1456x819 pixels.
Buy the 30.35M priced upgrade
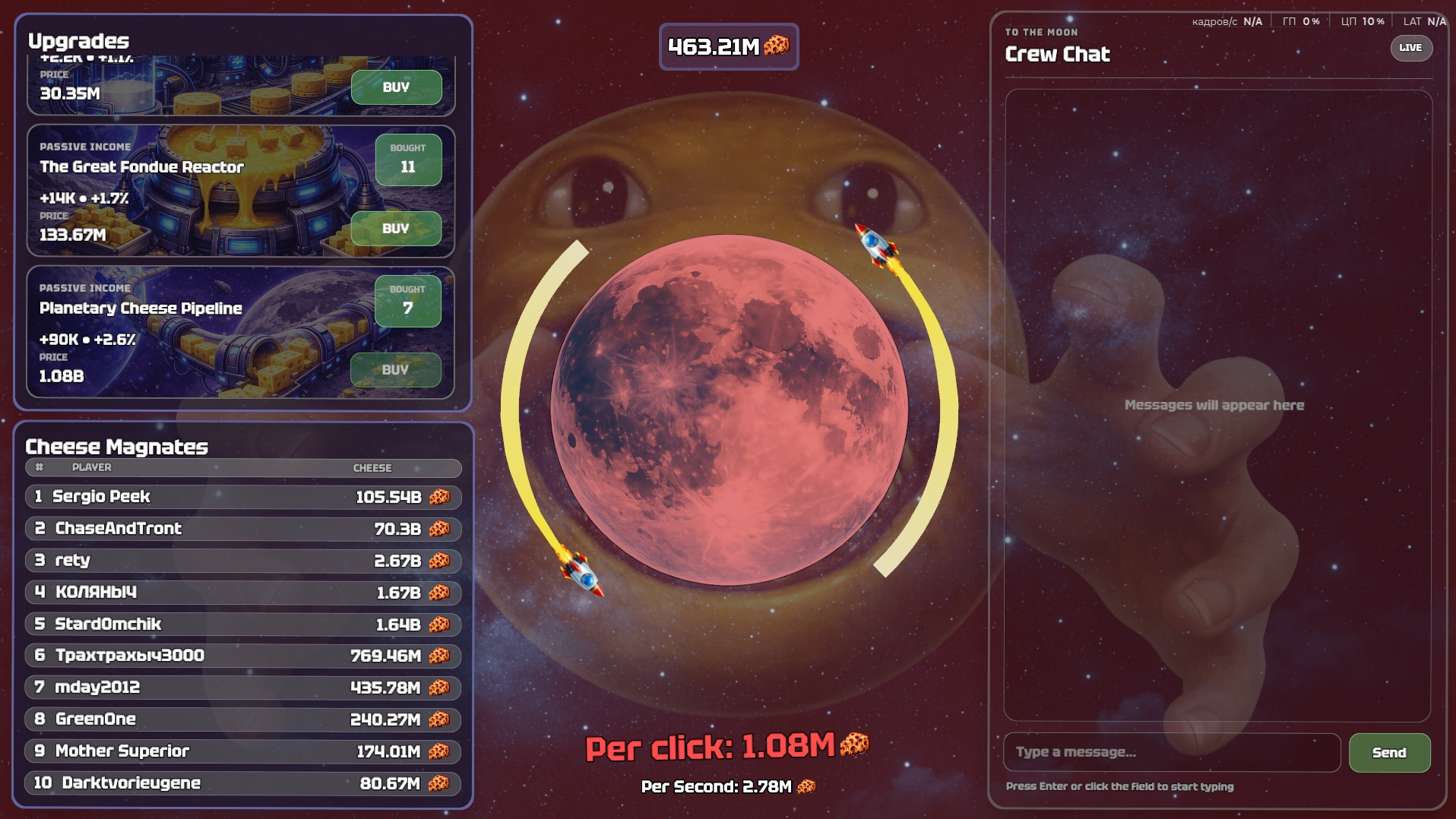point(396,87)
